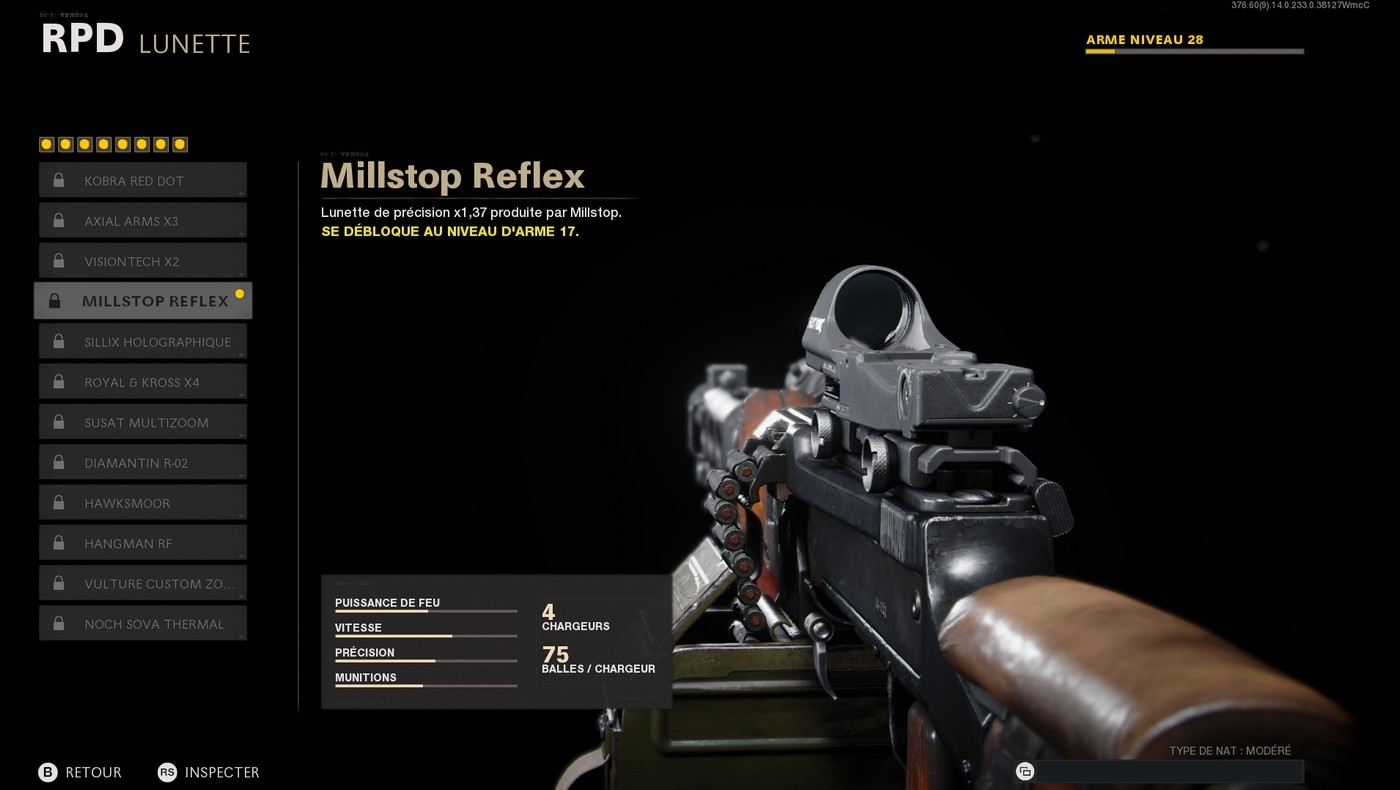
Task: Go back with the Retour button
Action: [x=80, y=772]
